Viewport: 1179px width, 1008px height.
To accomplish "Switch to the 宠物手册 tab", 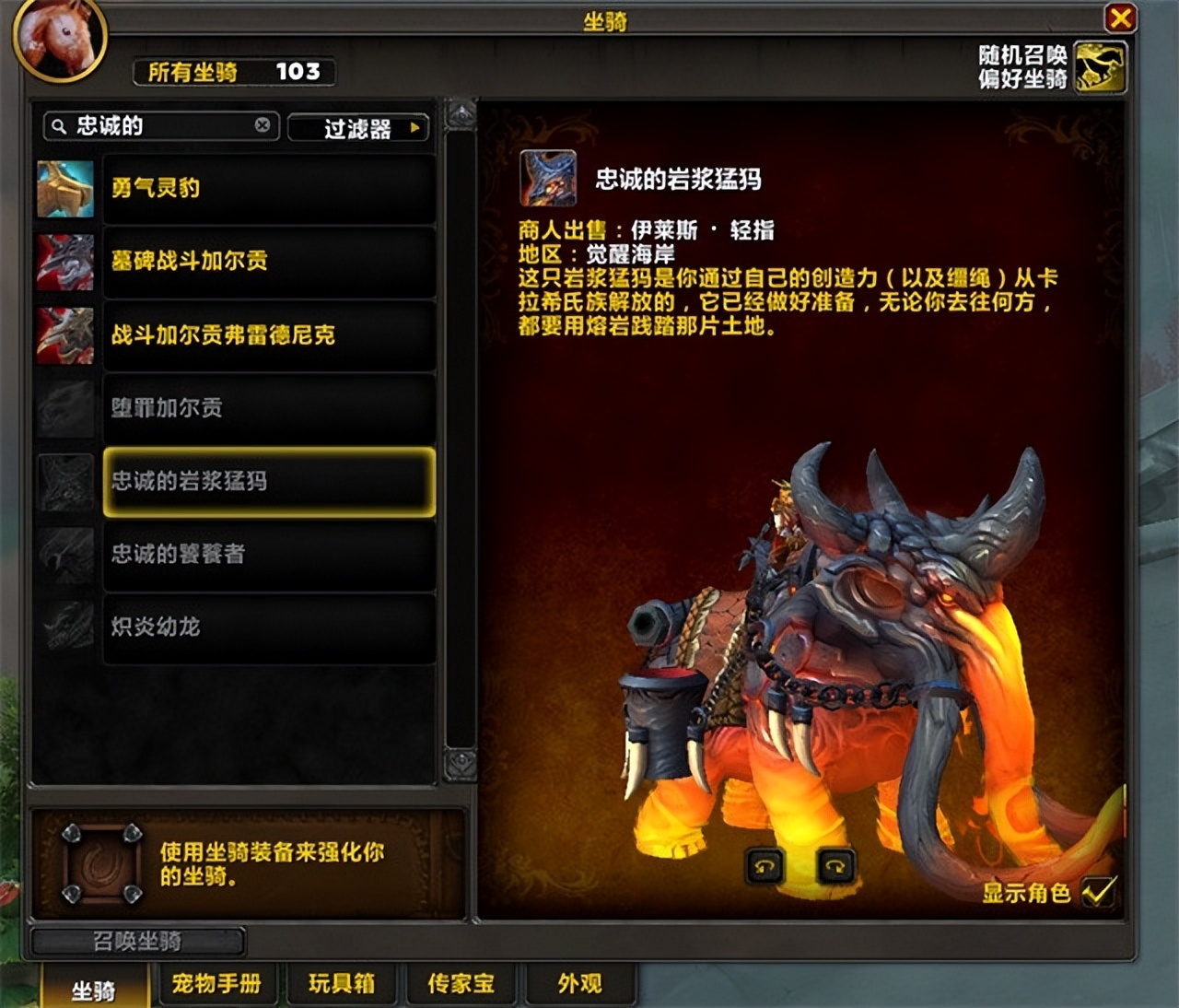I will [216, 984].
